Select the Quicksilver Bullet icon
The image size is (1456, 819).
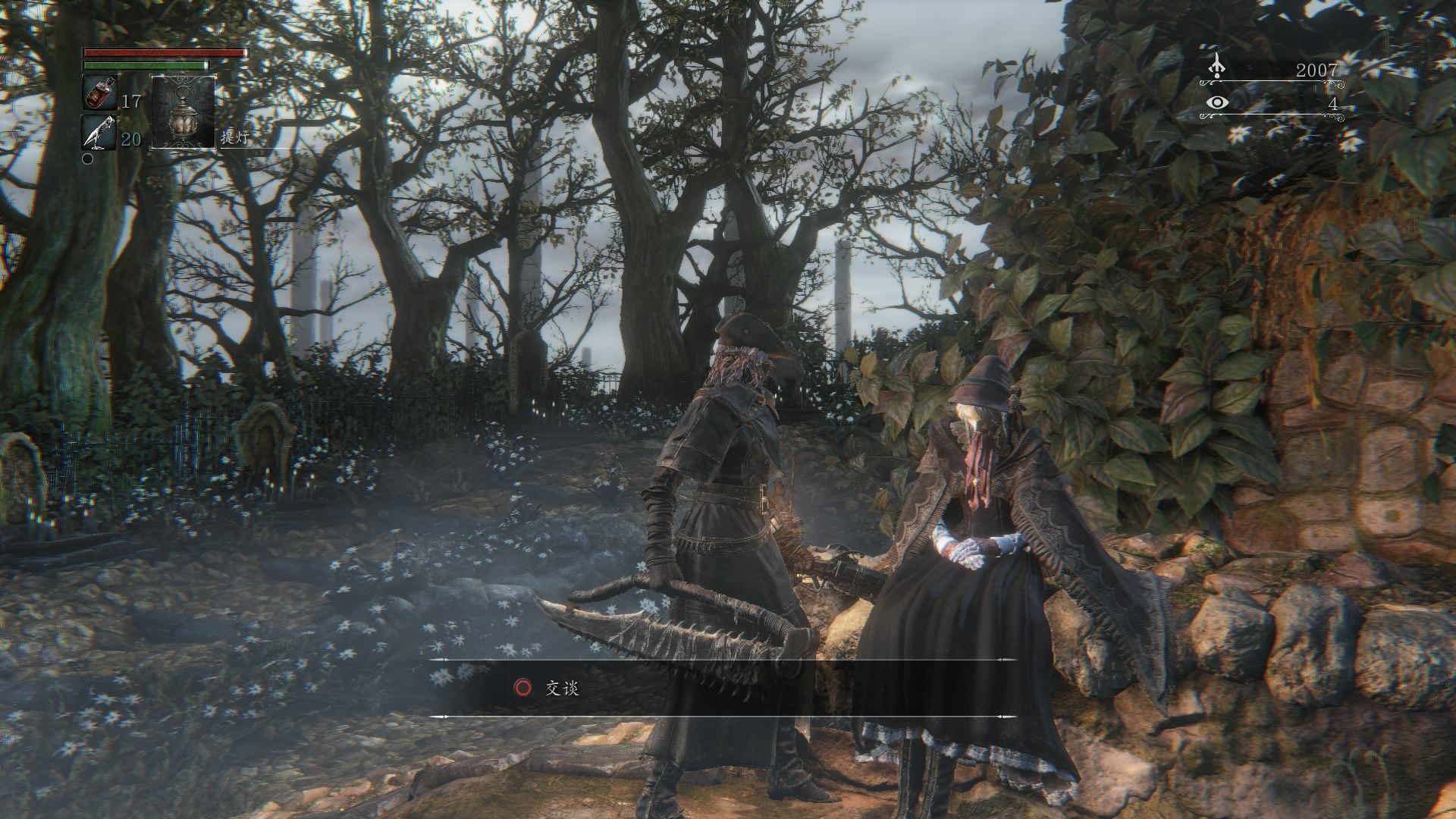point(99,132)
